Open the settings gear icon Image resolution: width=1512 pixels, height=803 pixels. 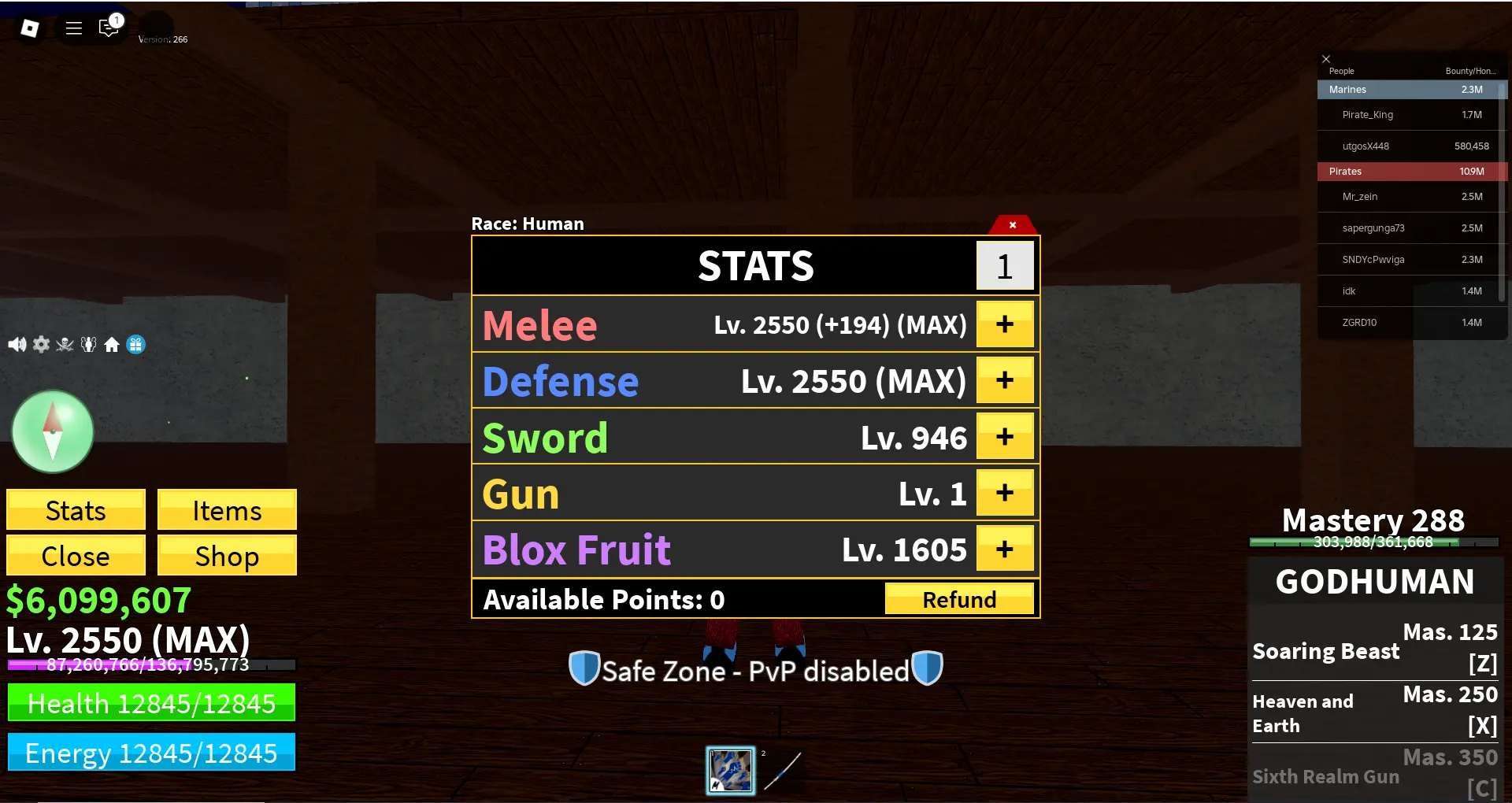41,344
